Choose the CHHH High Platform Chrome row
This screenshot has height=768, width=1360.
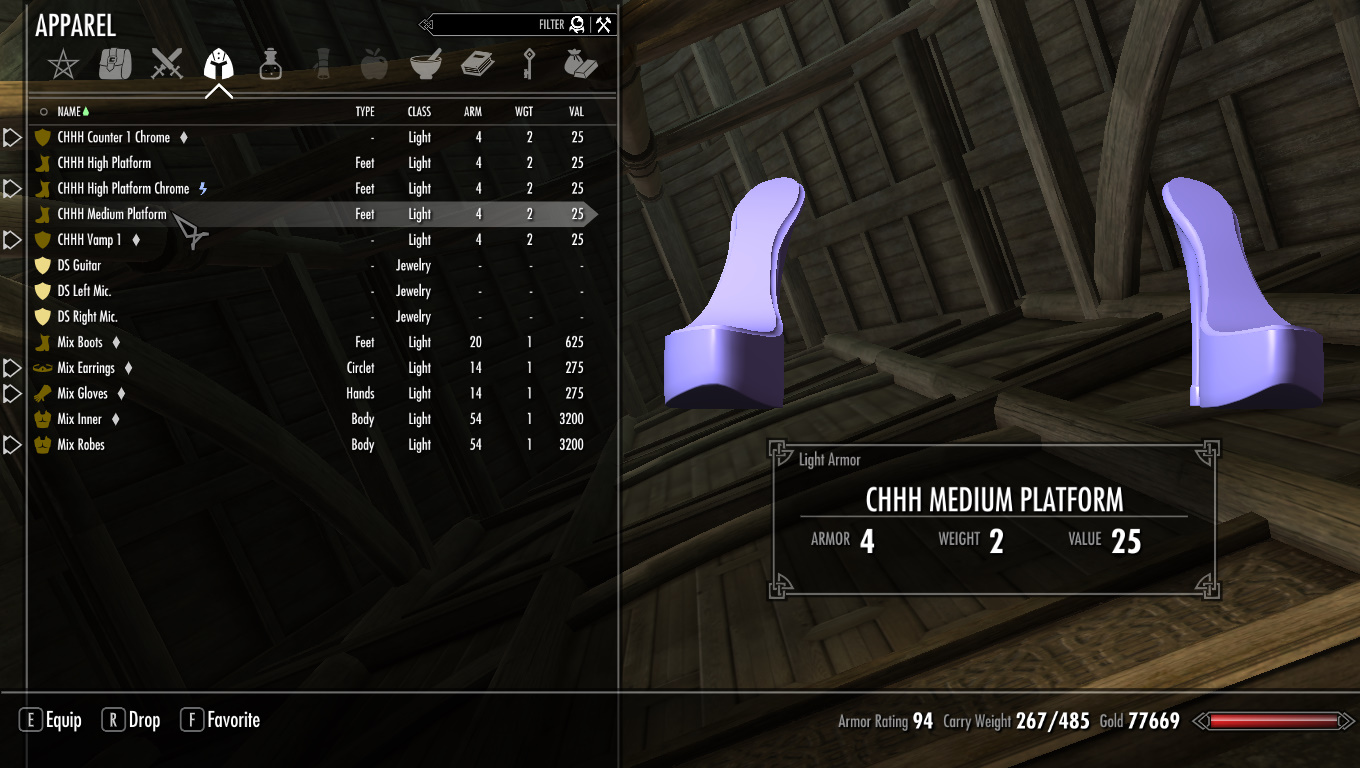click(123, 188)
